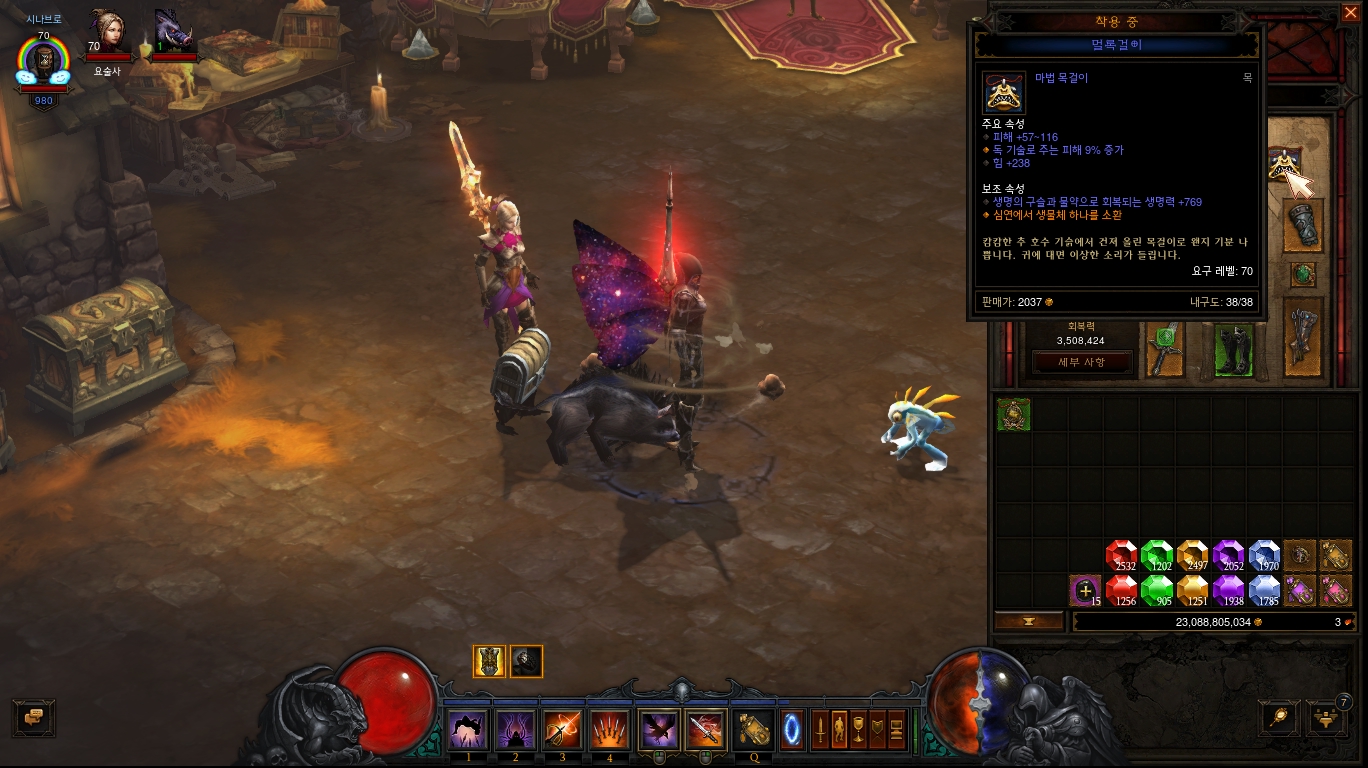Viewport: 1368px width, 768px height.
Task: Select the equipped green boots slot
Action: point(1234,350)
